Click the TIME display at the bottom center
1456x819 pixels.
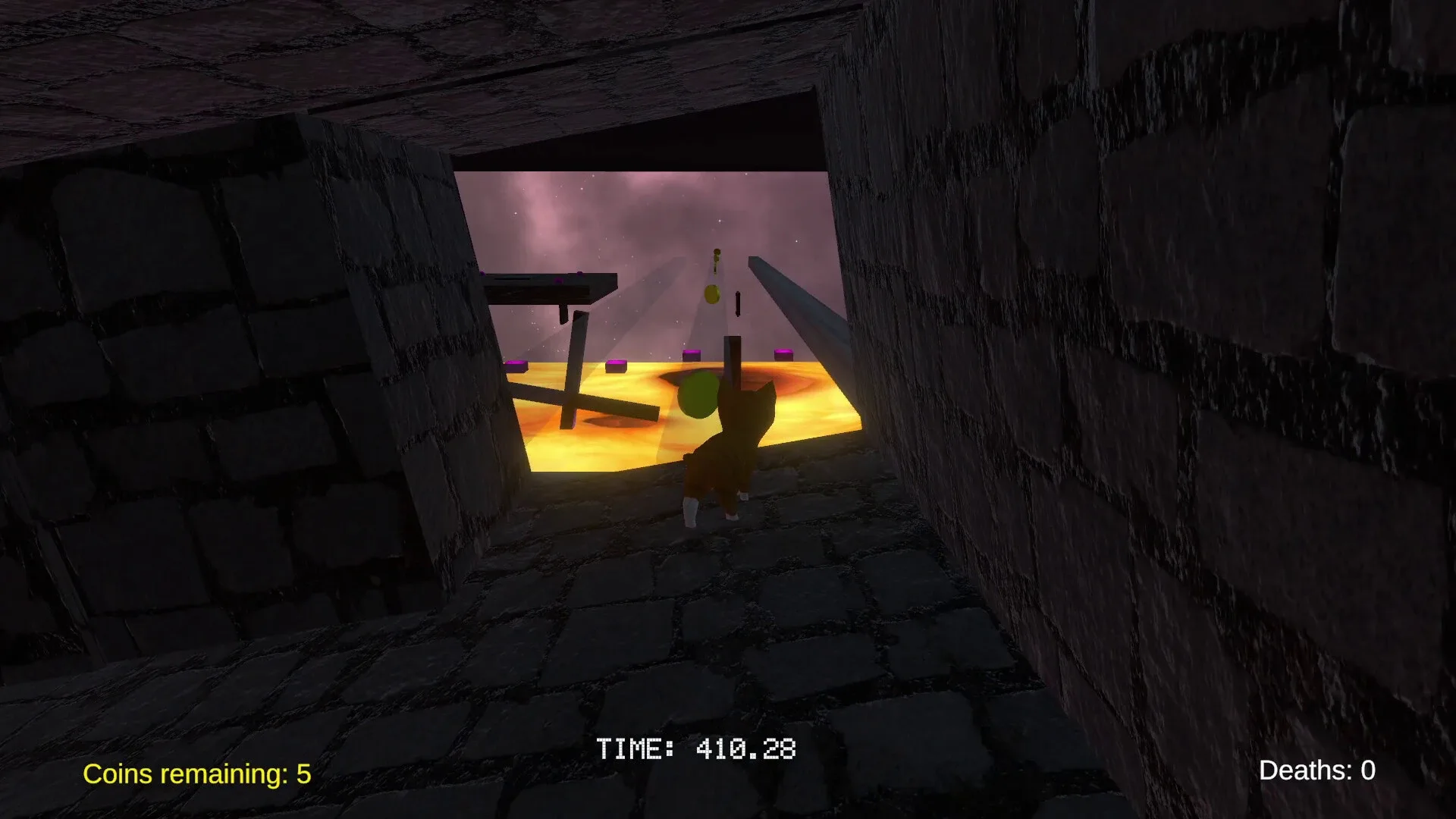click(x=696, y=749)
